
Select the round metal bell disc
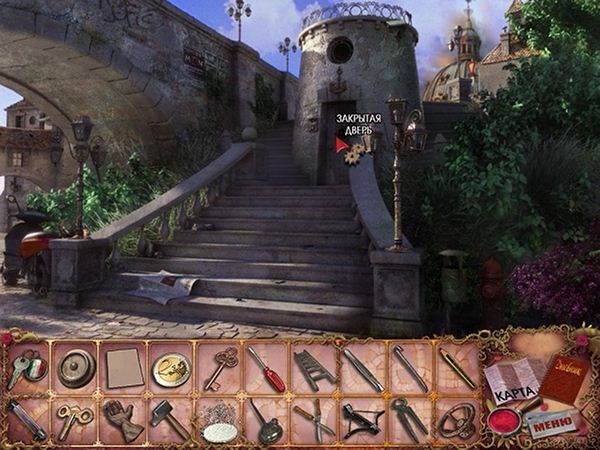74,369
